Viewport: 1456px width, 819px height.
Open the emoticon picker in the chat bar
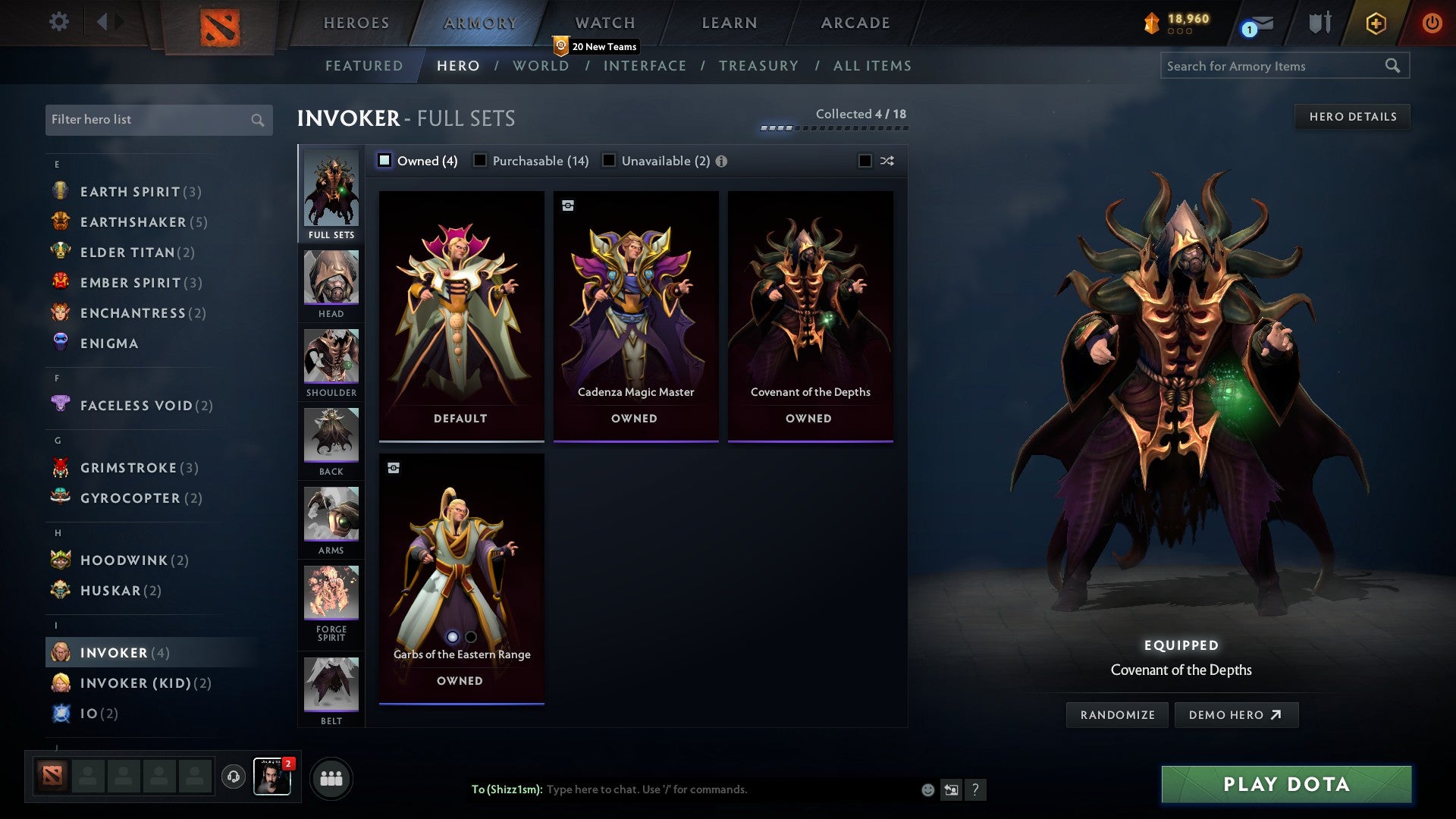(x=927, y=789)
